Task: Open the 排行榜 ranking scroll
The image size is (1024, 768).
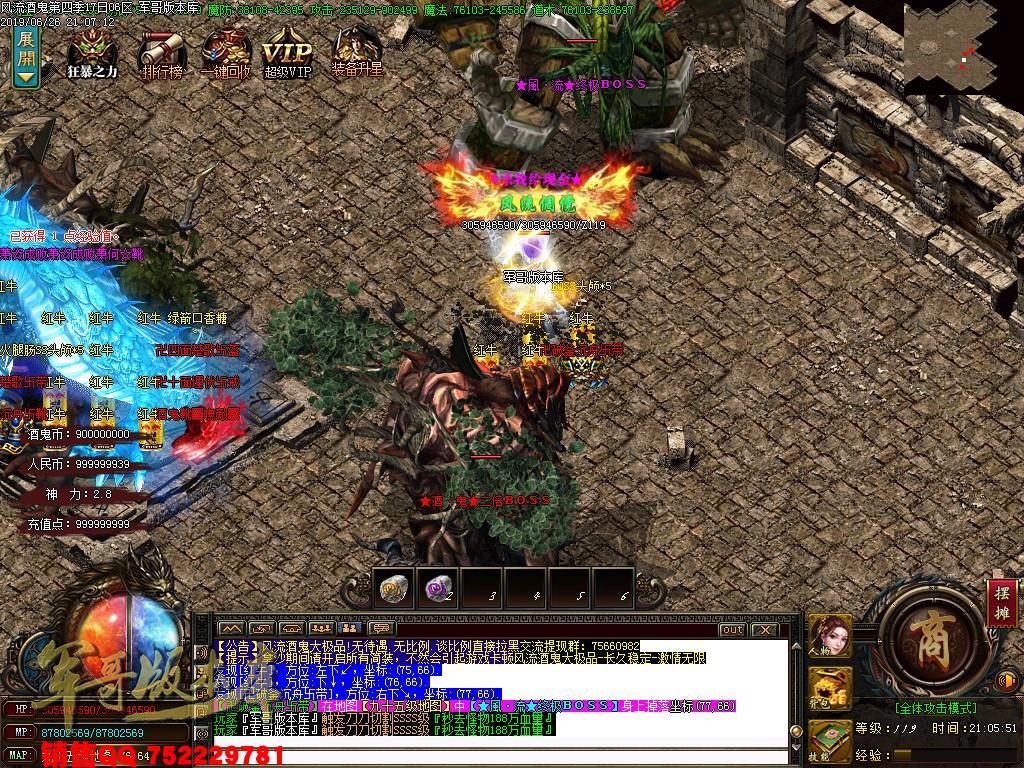Action: pos(162,50)
